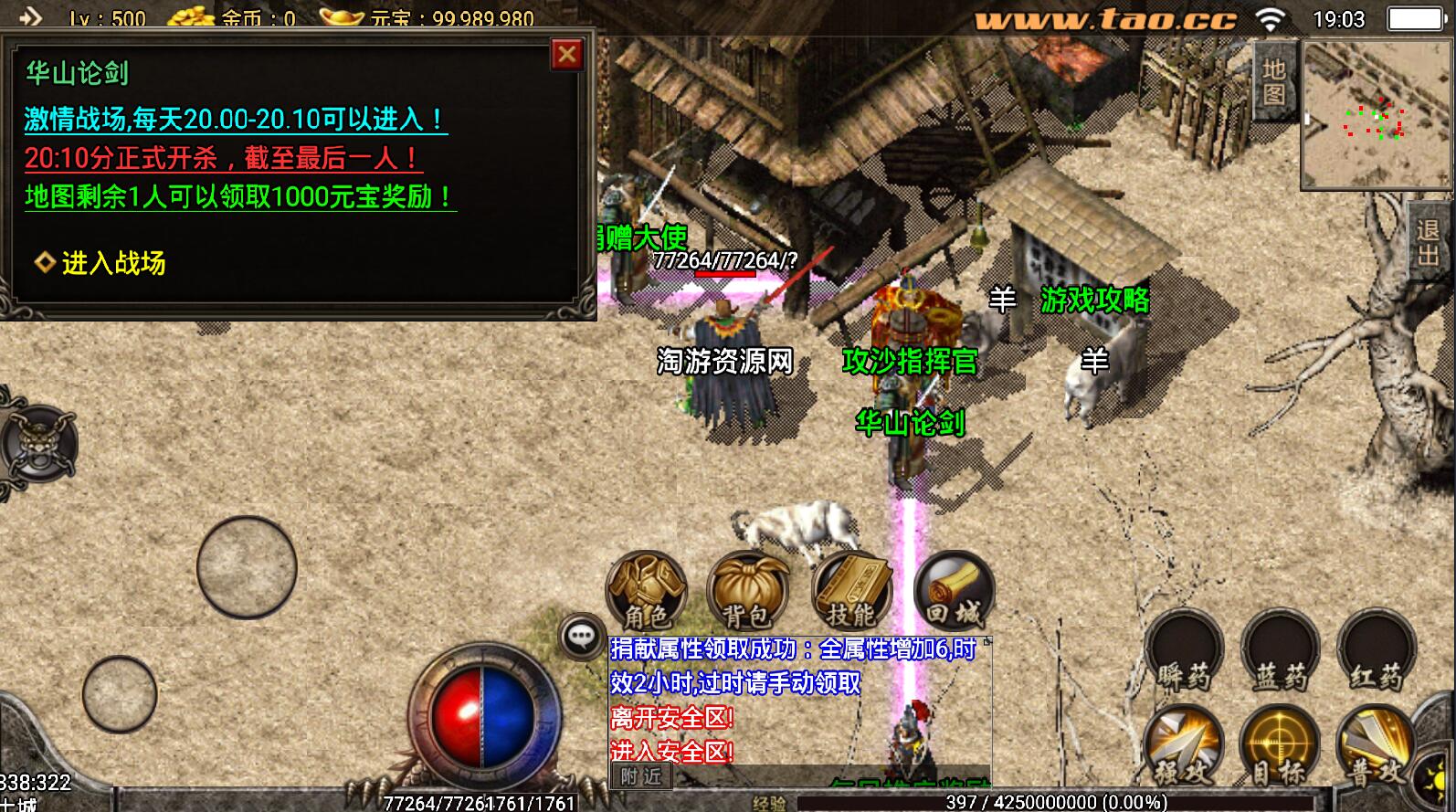The width and height of the screenshot is (1456, 812).
Task: Tap the large virtual joystick pad
Action: tap(247, 566)
